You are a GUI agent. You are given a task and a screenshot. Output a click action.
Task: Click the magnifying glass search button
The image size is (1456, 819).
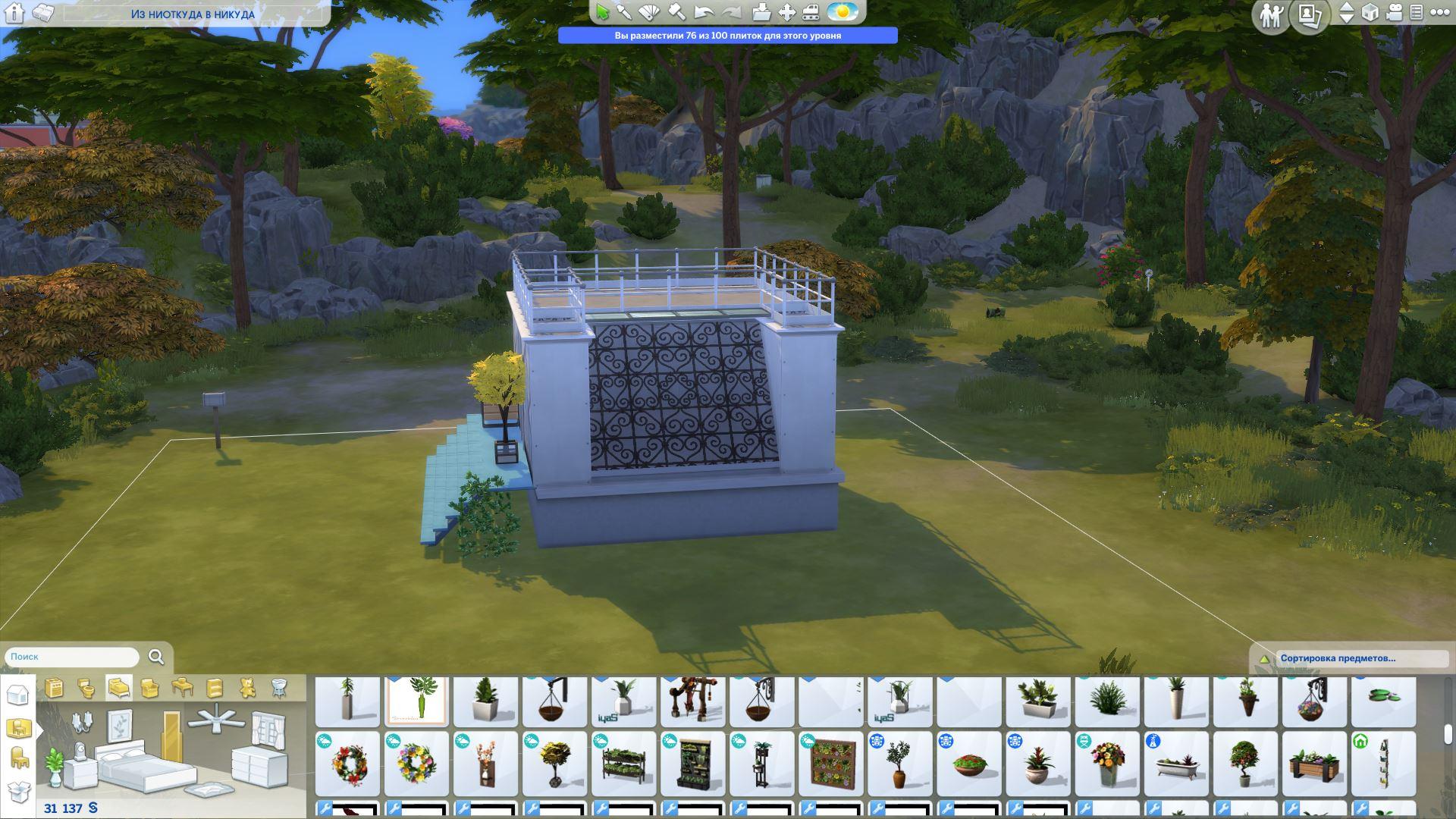click(156, 657)
